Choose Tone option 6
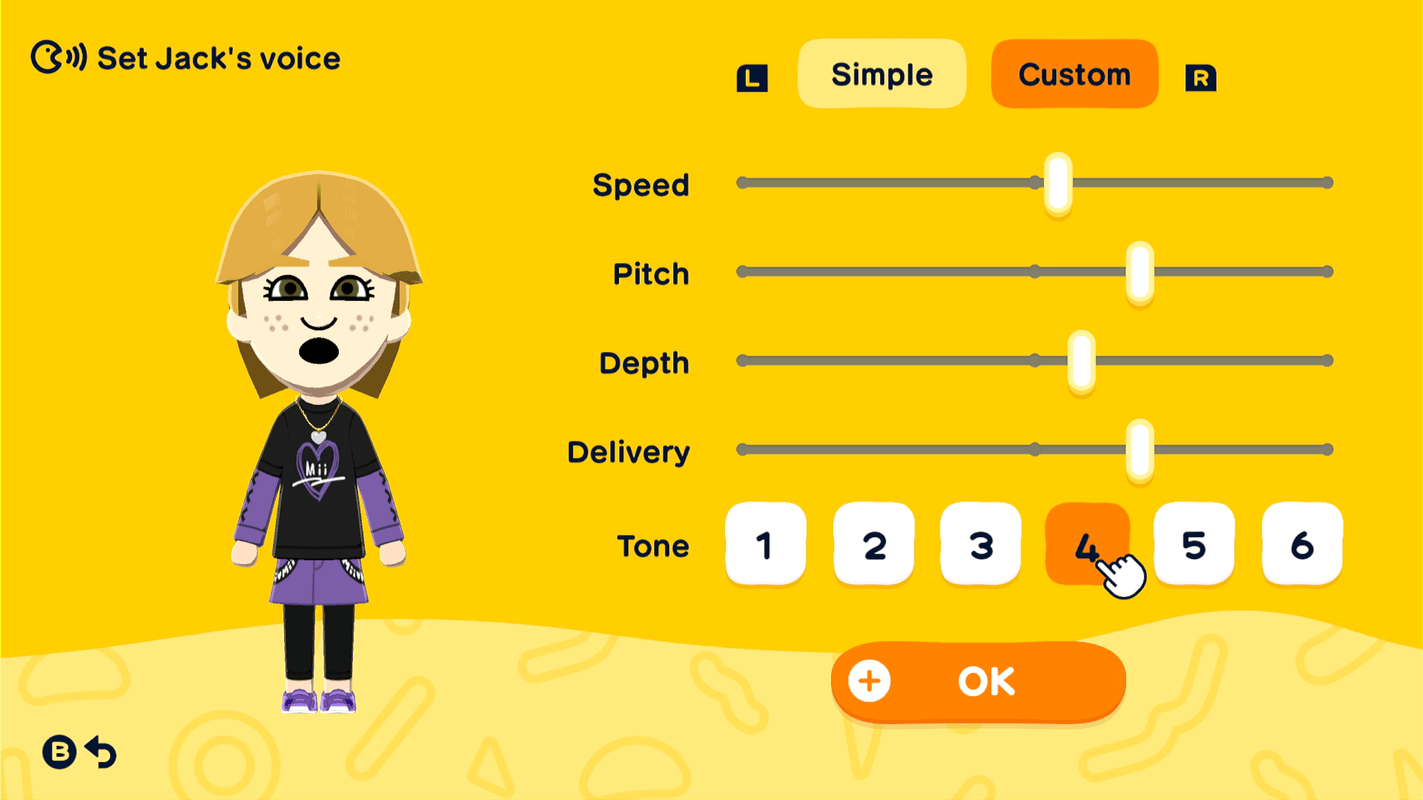The height and width of the screenshot is (800, 1423). (1301, 545)
